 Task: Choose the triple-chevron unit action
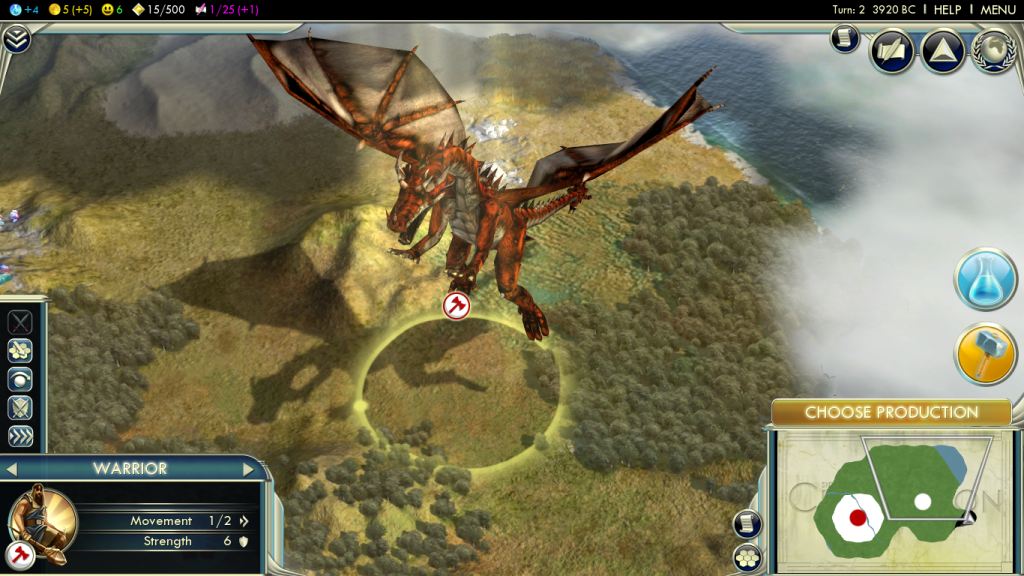20,437
